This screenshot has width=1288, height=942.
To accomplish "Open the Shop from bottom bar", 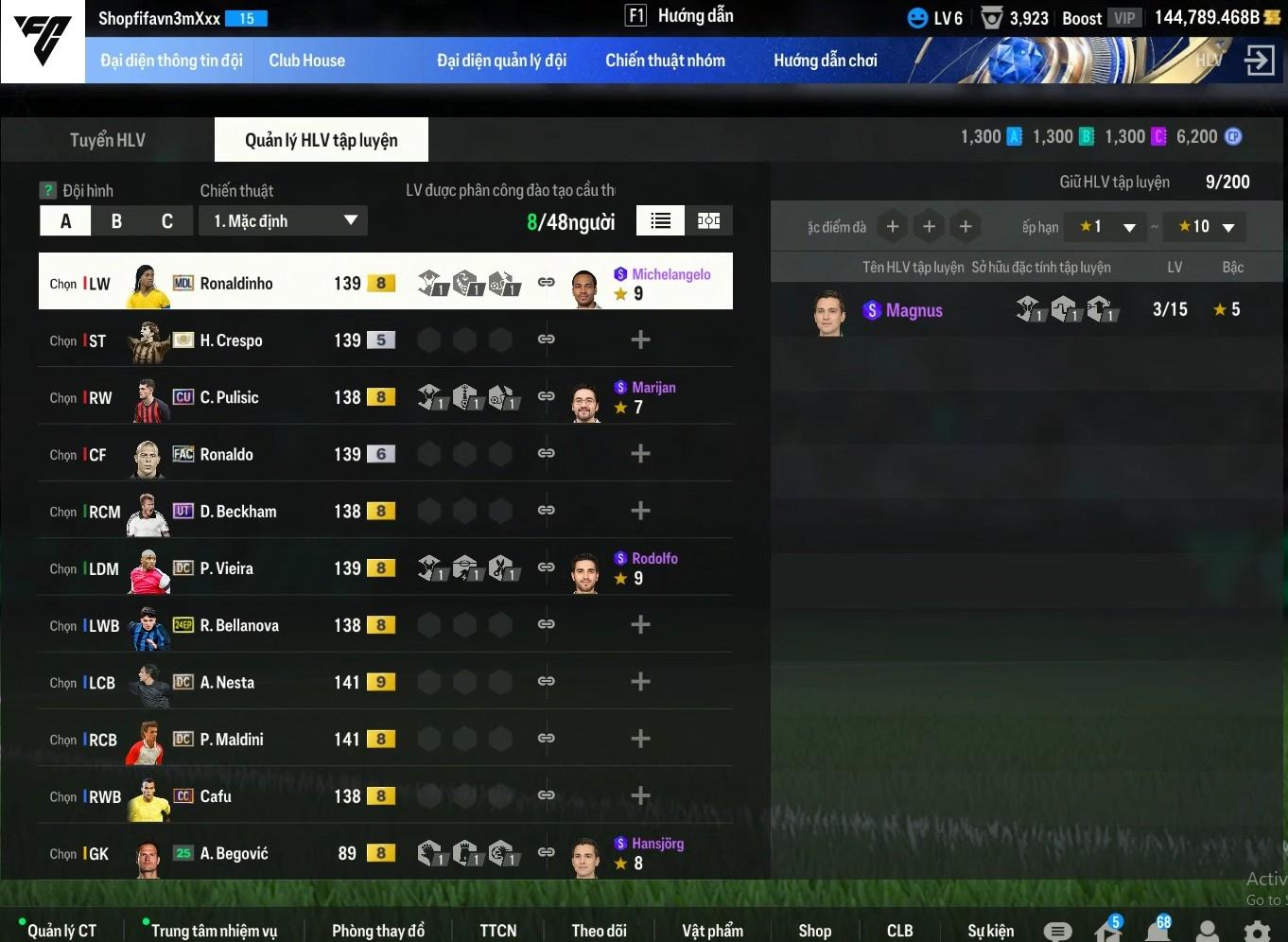I will coord(814,931).
